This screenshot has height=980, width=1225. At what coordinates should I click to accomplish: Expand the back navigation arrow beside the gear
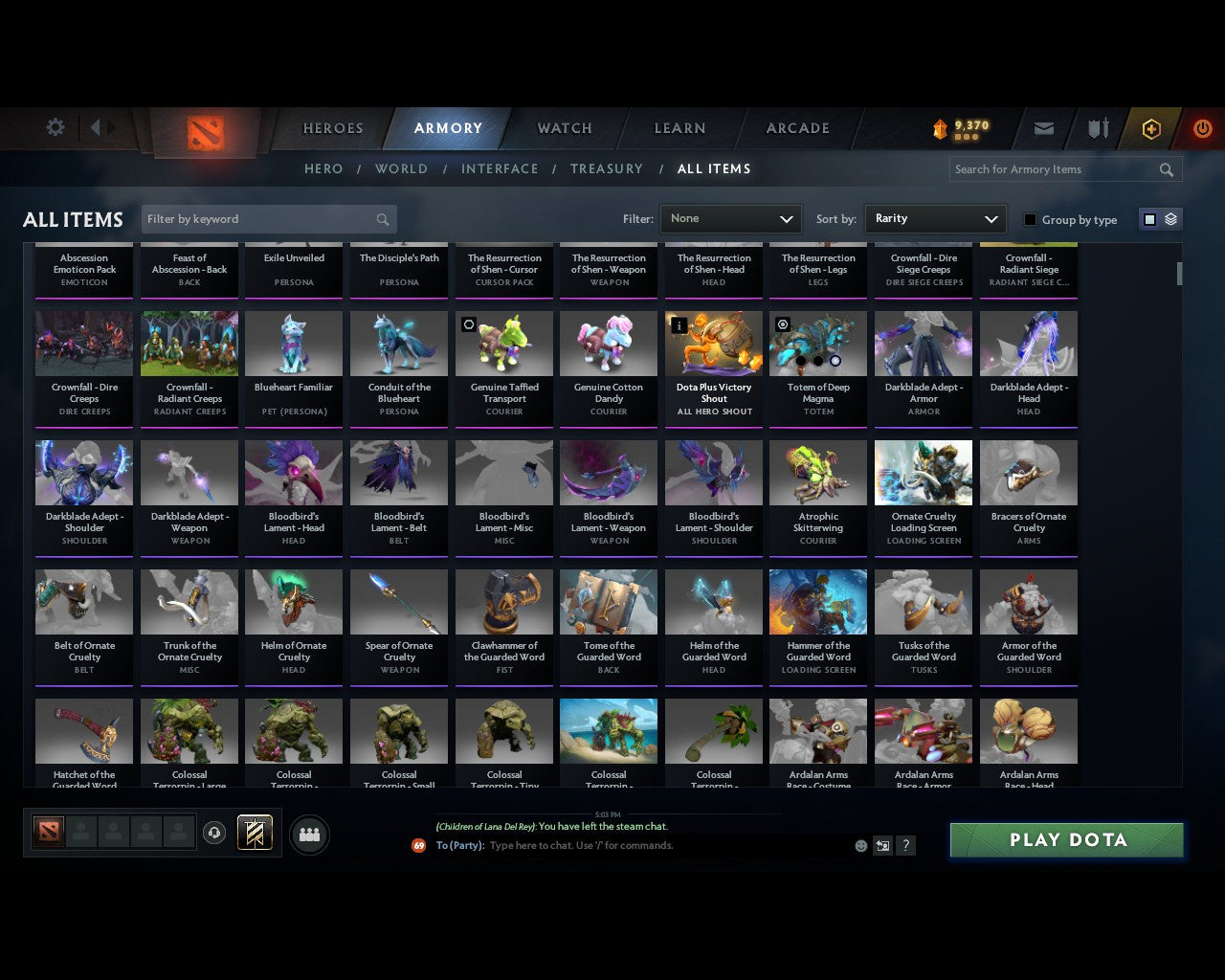[x=96, y=126]
